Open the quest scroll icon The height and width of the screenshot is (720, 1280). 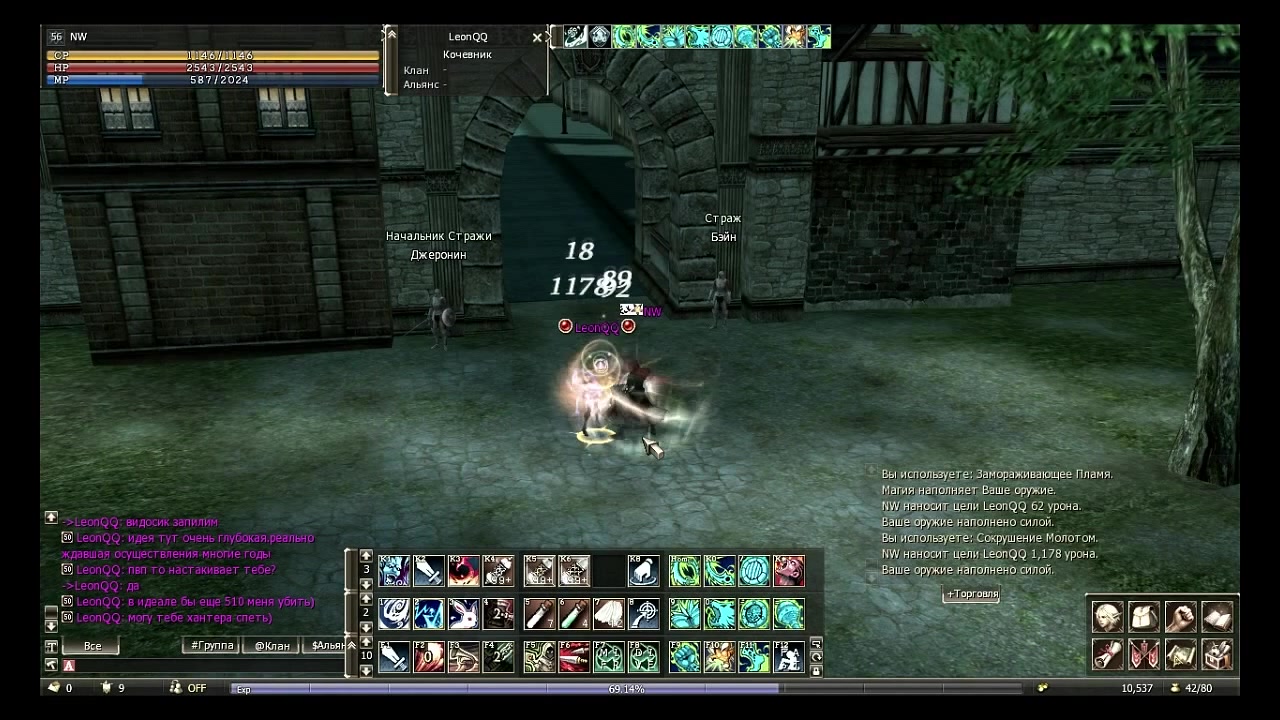coord(1107,654)
